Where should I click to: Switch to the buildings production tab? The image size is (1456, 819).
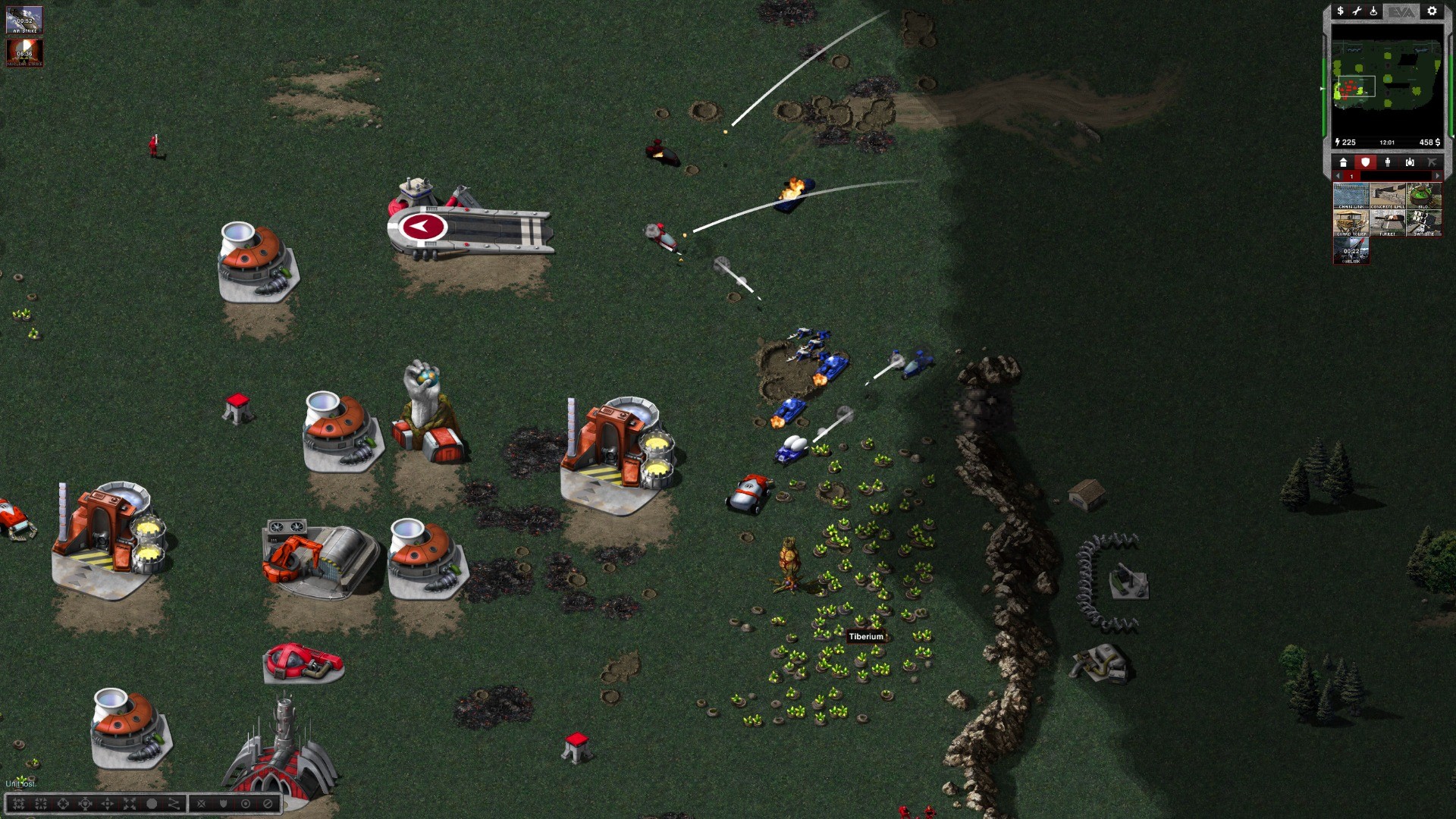1343,162
